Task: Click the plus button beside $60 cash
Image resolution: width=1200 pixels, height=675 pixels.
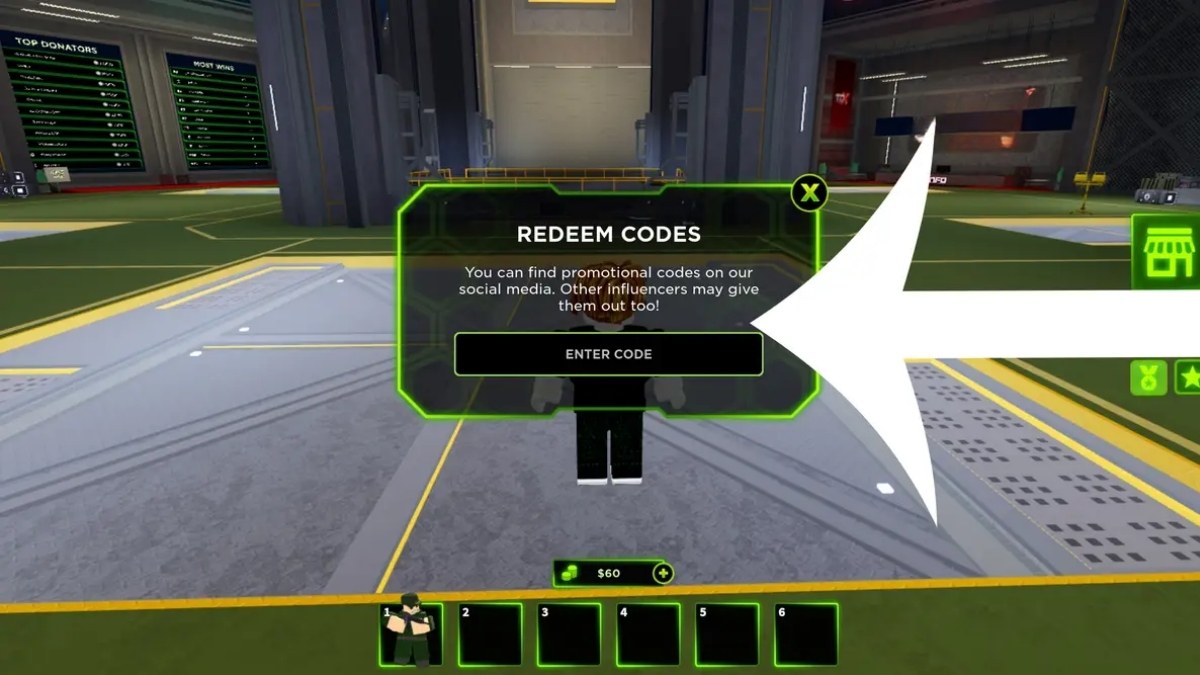Action: [x=662, y=573]
